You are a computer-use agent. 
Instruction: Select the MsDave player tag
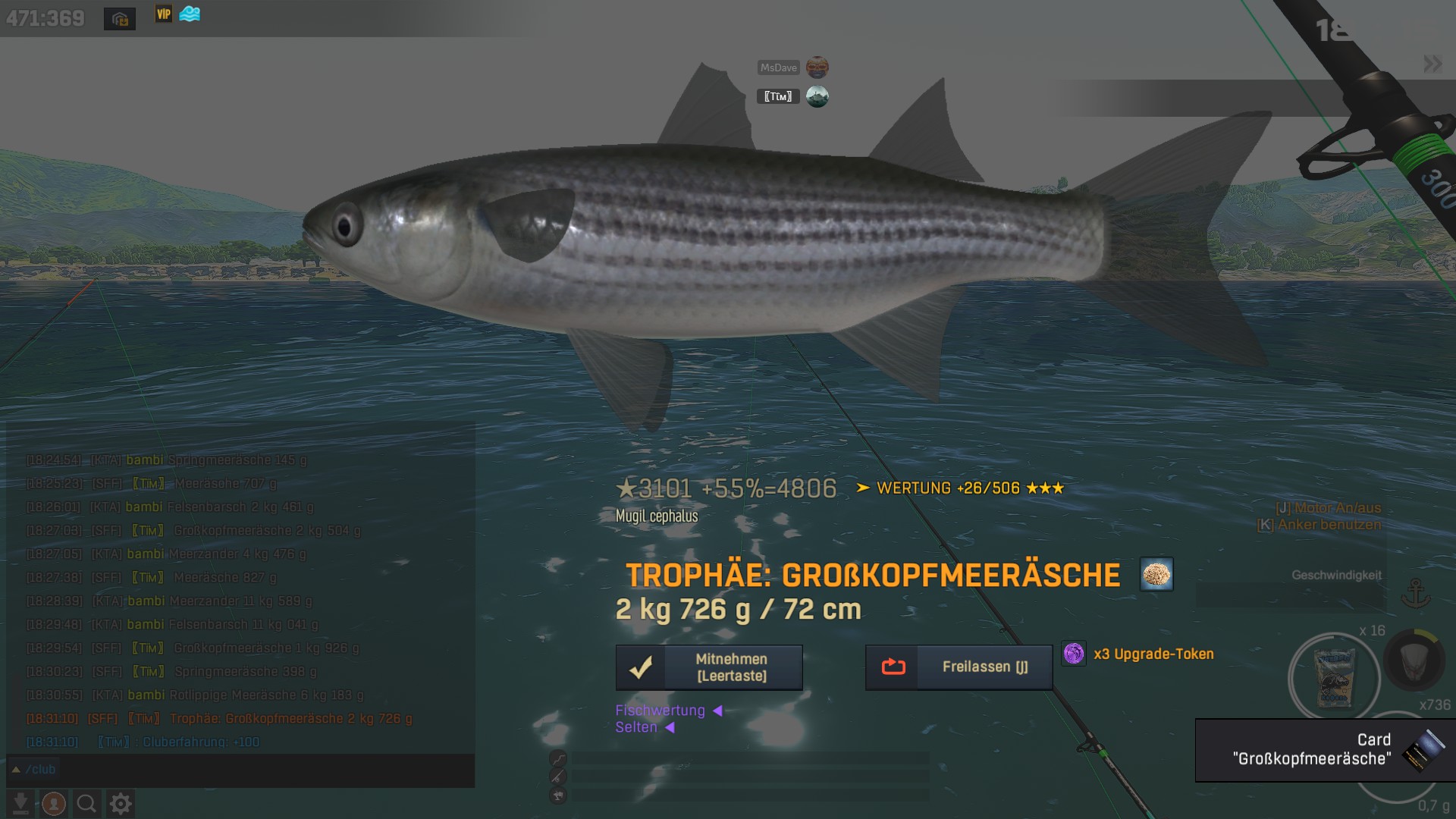point(779,67)
